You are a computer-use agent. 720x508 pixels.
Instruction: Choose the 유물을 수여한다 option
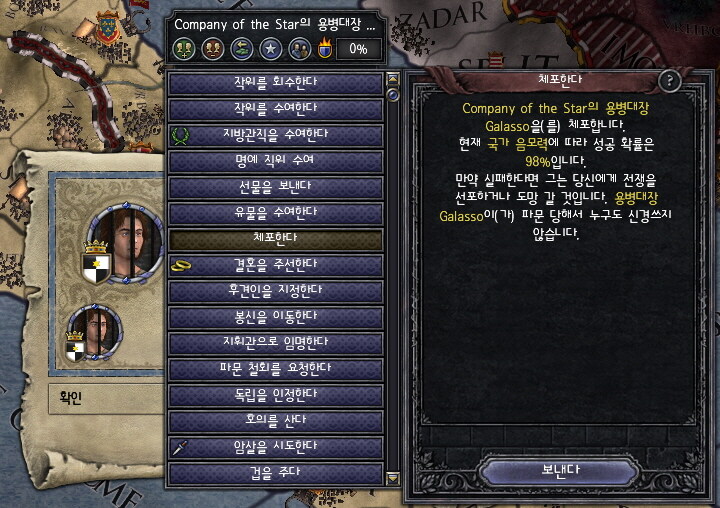[276, 212]
